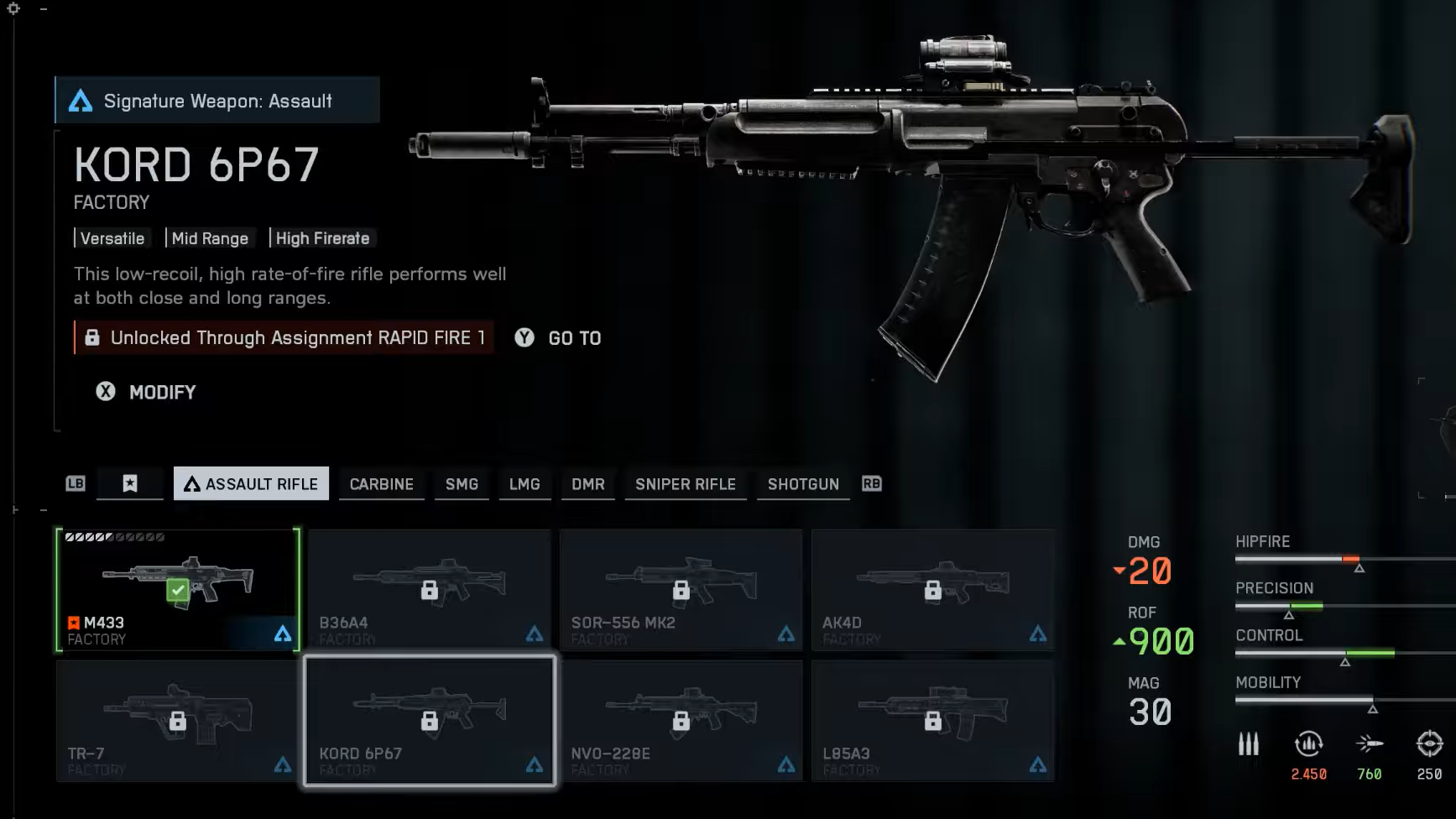This screenshot has height=819, width=1456.
Task: Open the Sniper Rifle category
Action: tap(685, 484)
